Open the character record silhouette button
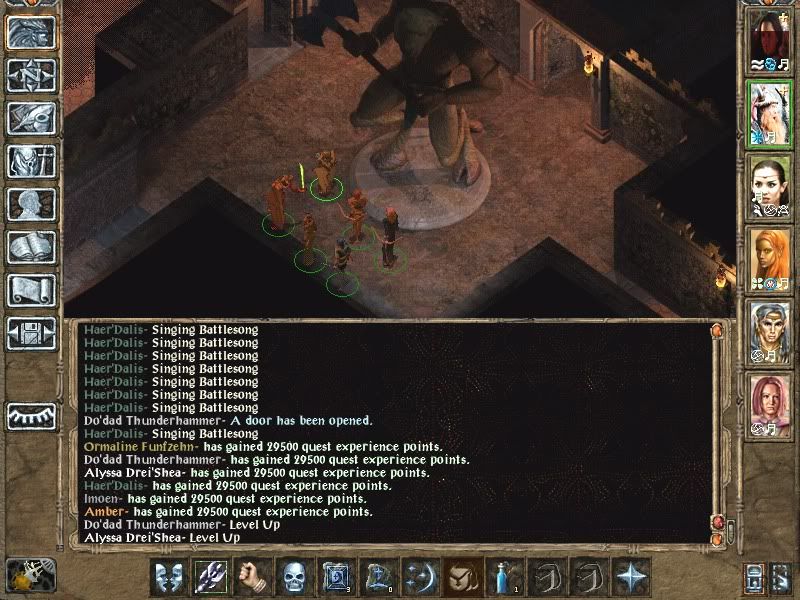The height and width of the screenshot is (600, 800). [x=31, y=204]
